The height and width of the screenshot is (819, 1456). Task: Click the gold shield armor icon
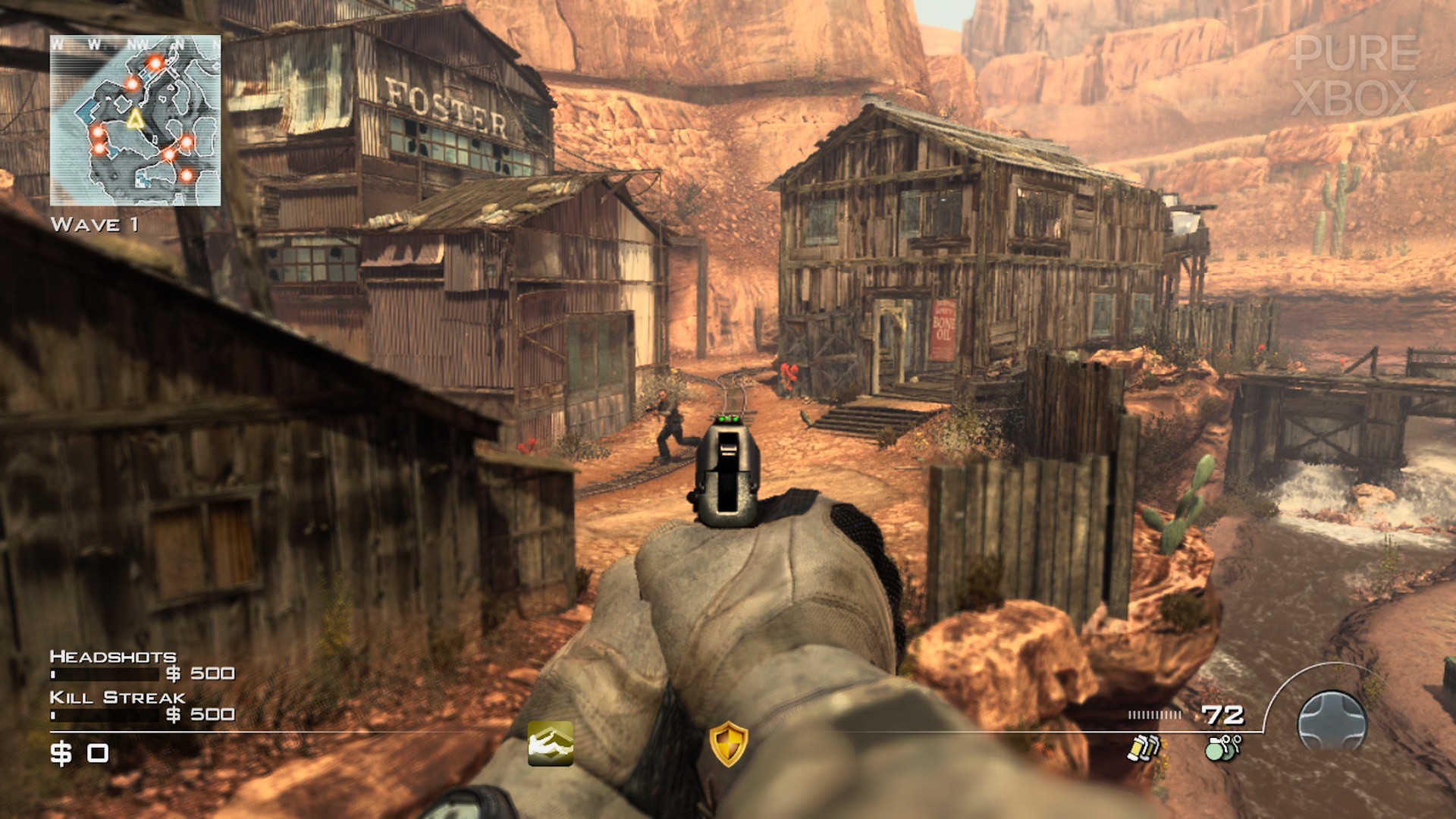pos(728,744)
